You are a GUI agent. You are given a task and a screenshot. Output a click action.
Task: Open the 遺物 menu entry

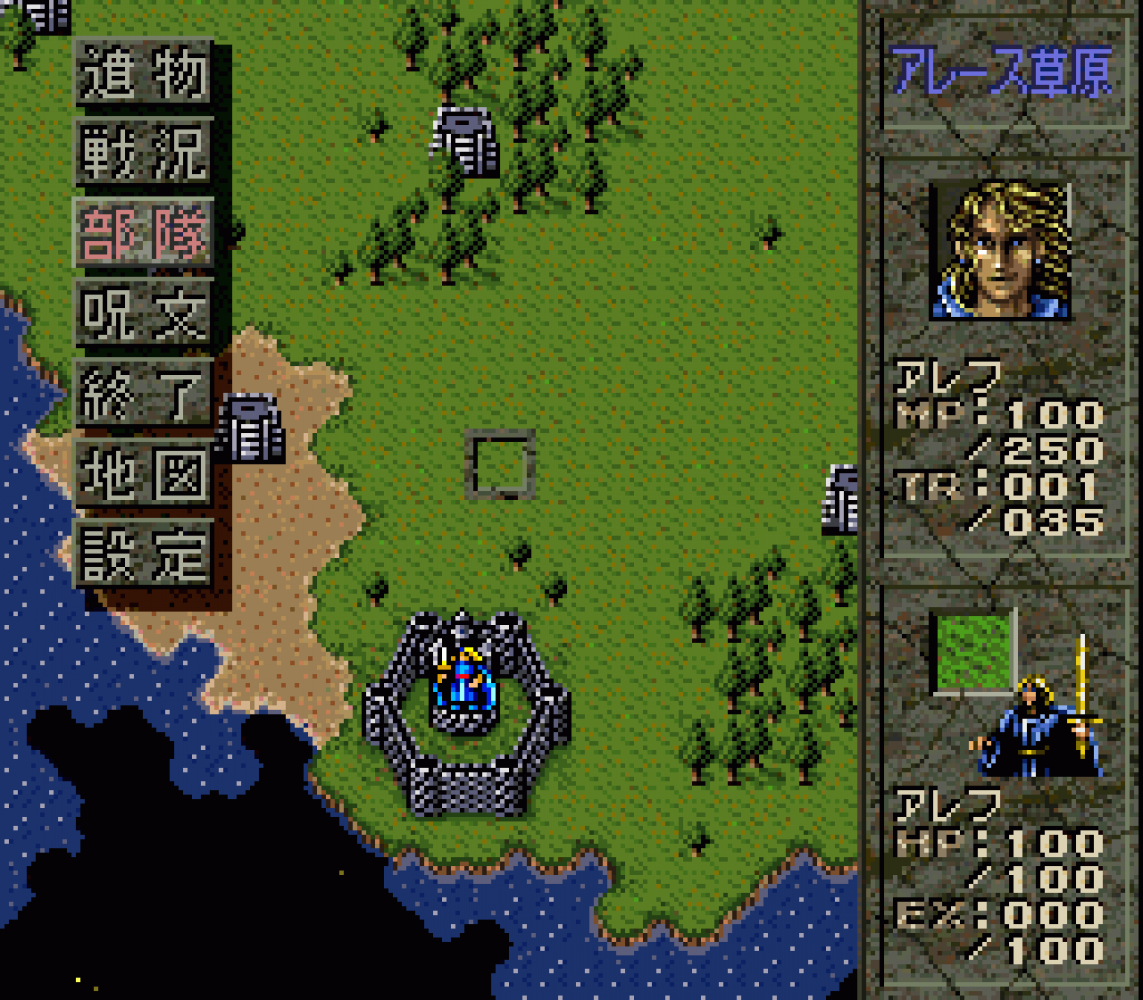pos(144,71)
